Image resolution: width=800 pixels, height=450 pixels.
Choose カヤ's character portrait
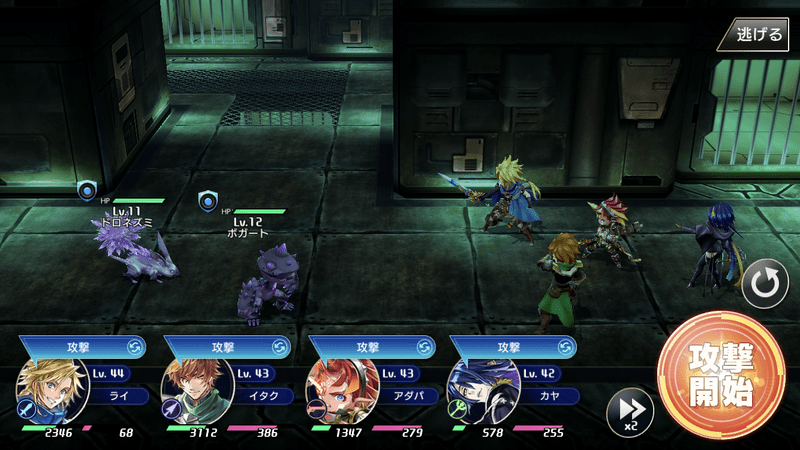[477, 390]
